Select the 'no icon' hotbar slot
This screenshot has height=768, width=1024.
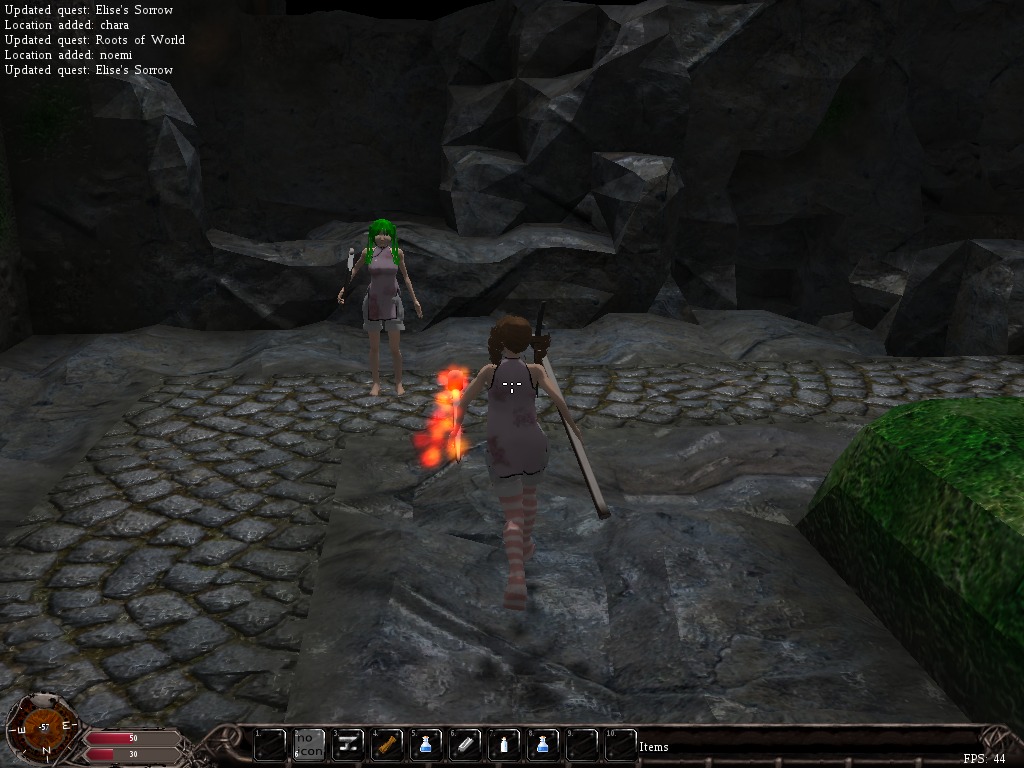pyautogui.click(x=309, y=744)
